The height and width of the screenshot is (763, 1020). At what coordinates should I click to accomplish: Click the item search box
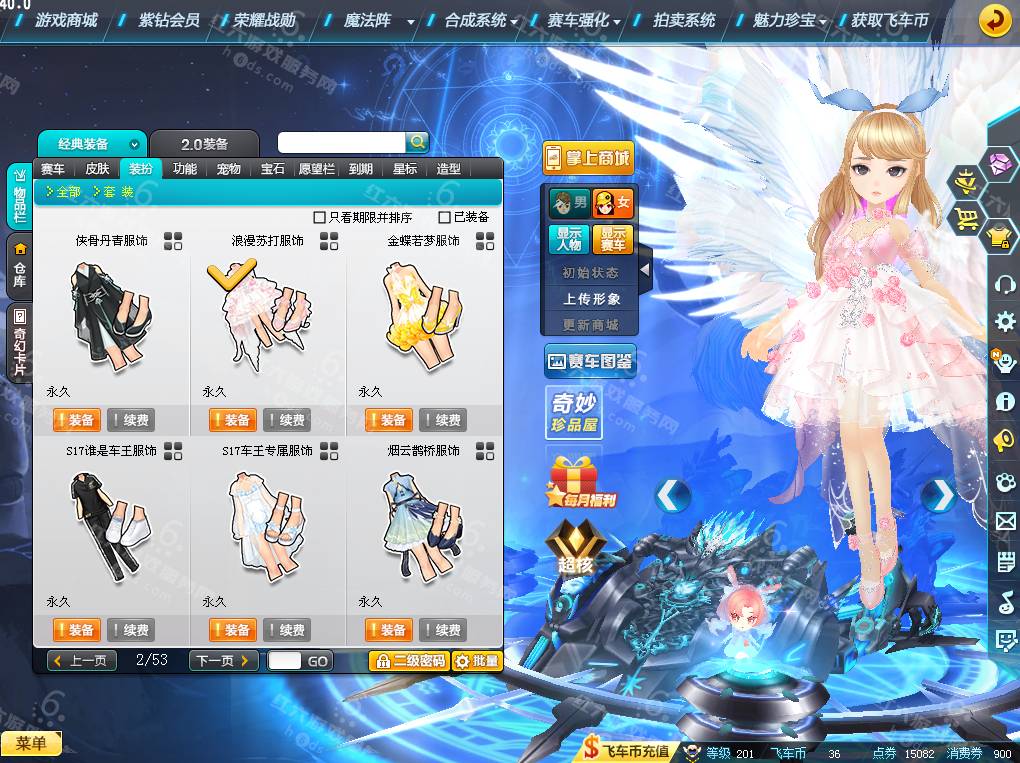[341, 143]
